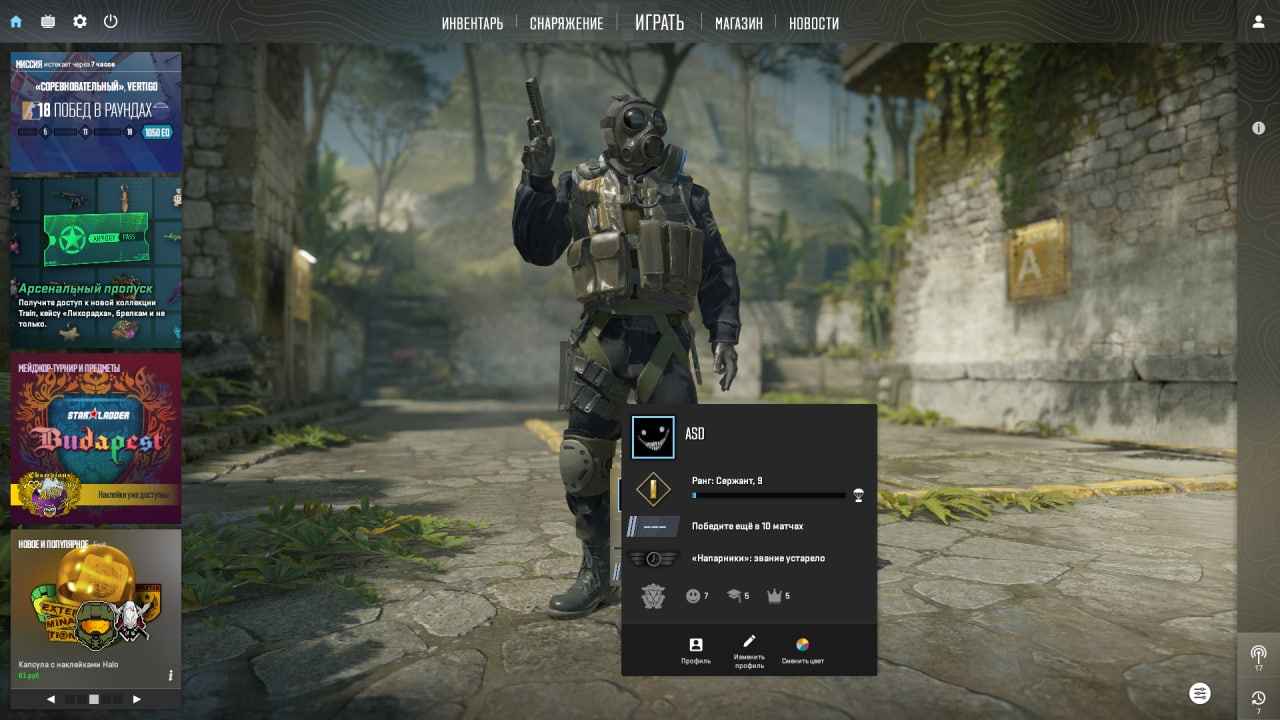Open the Арсенальный пропуск banner

point(96,263)
